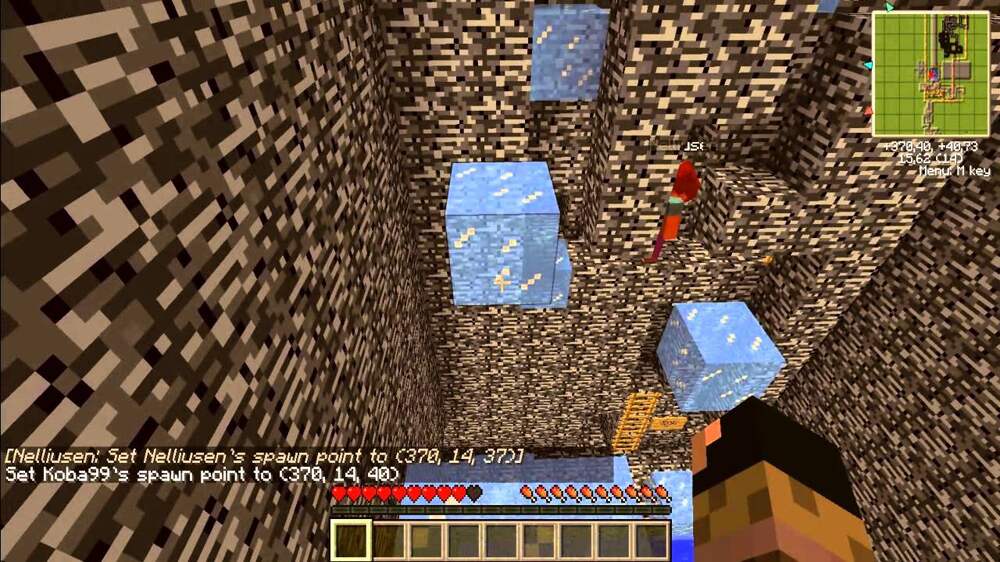
Task: Select the rightmost hotbar slot
Action: coord(652,540)
